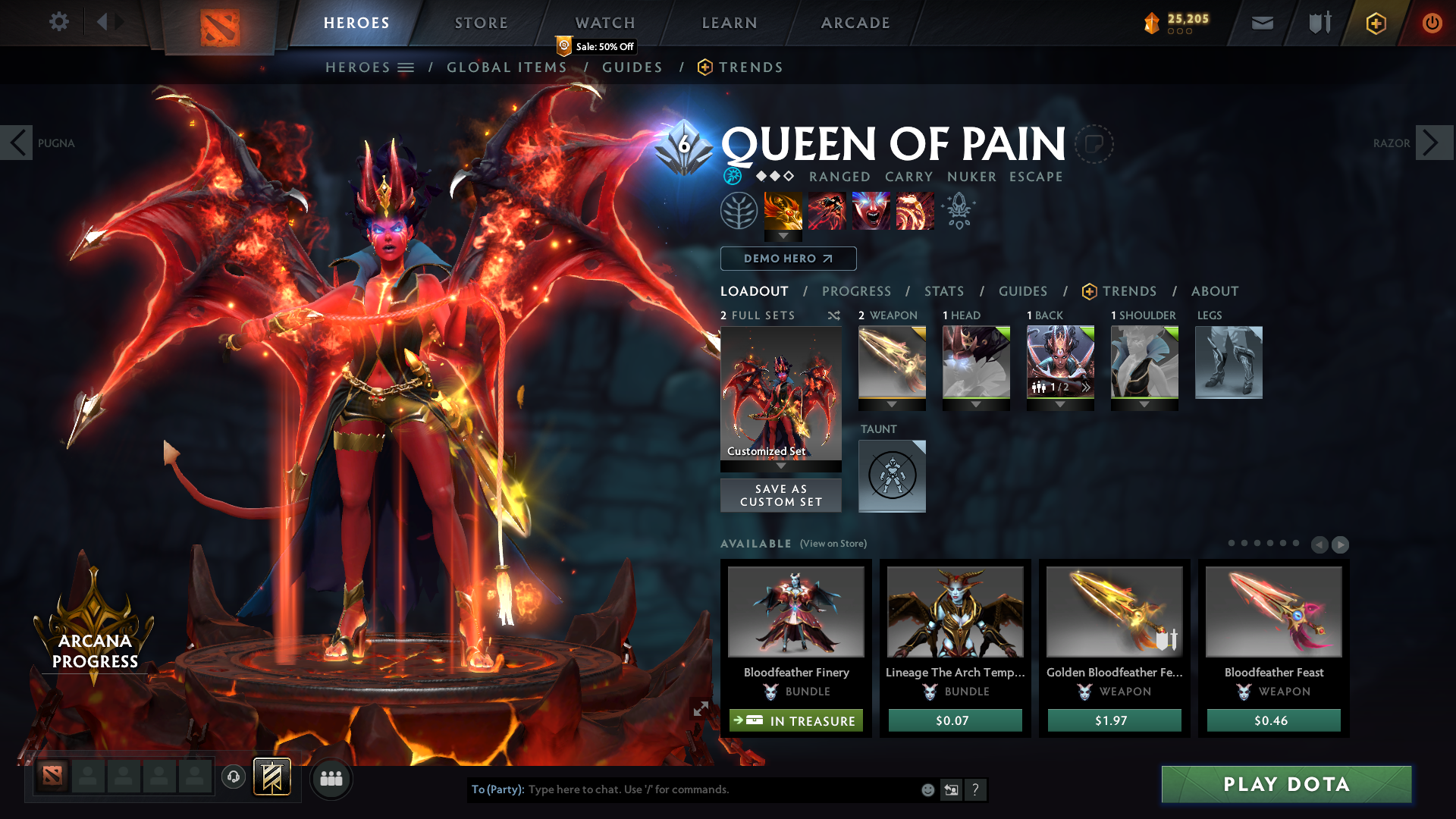
Task: Open the mail envelope icon in top bar
Action: point(1262,23)
